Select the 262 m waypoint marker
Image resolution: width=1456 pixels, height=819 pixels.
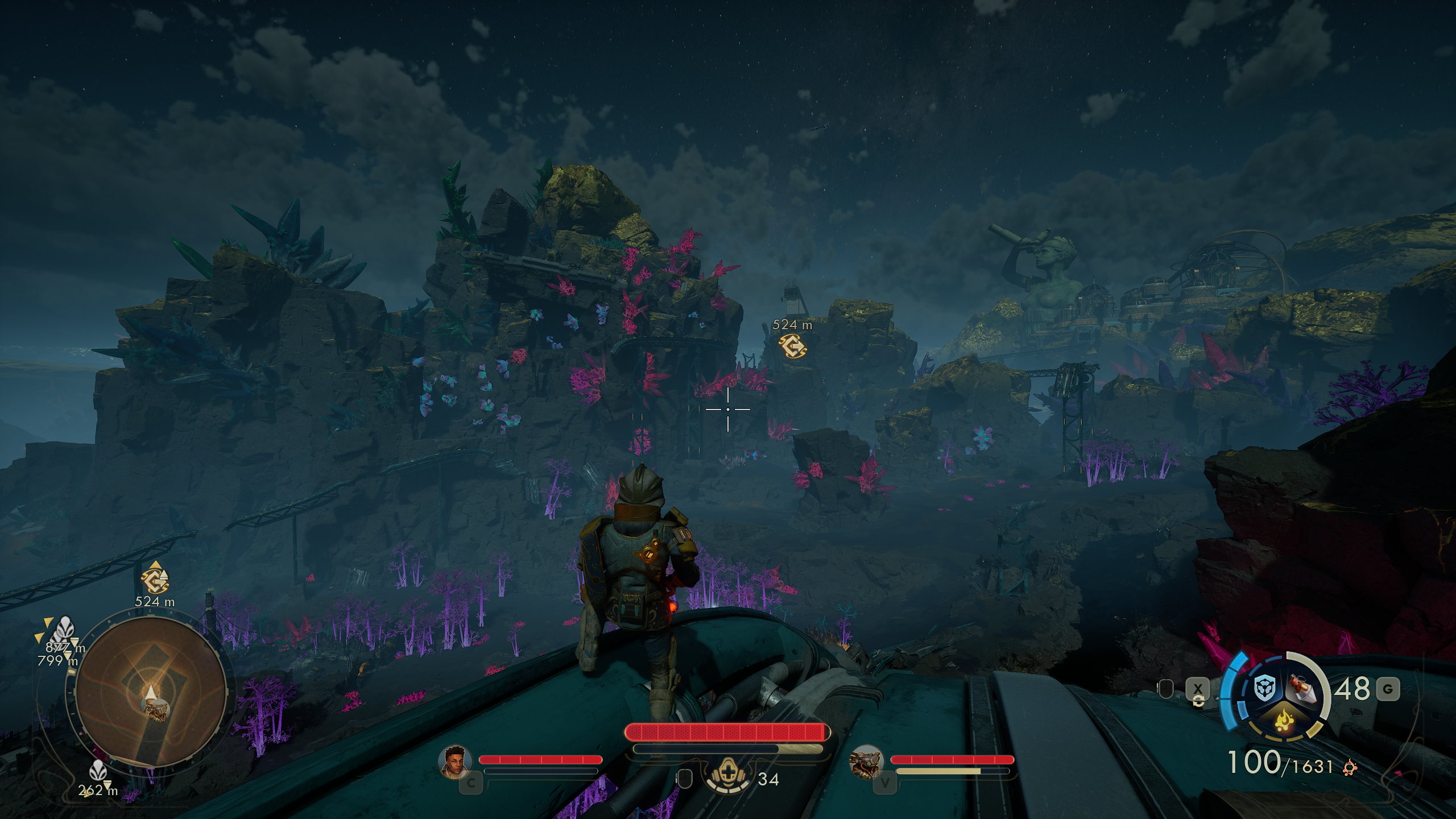point(98,771)
